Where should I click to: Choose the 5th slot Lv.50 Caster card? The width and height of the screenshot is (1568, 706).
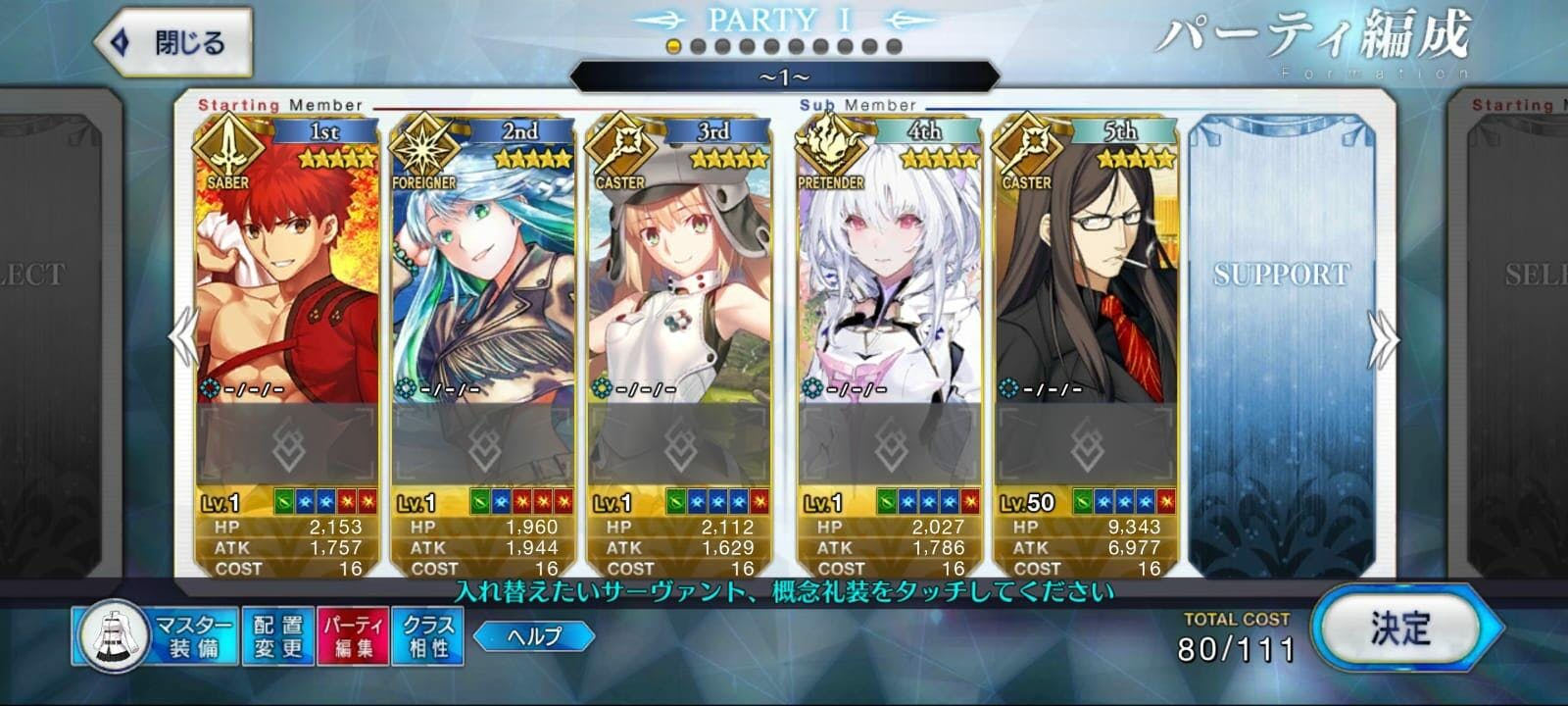pyautogui.click(x=1086, y=275)
